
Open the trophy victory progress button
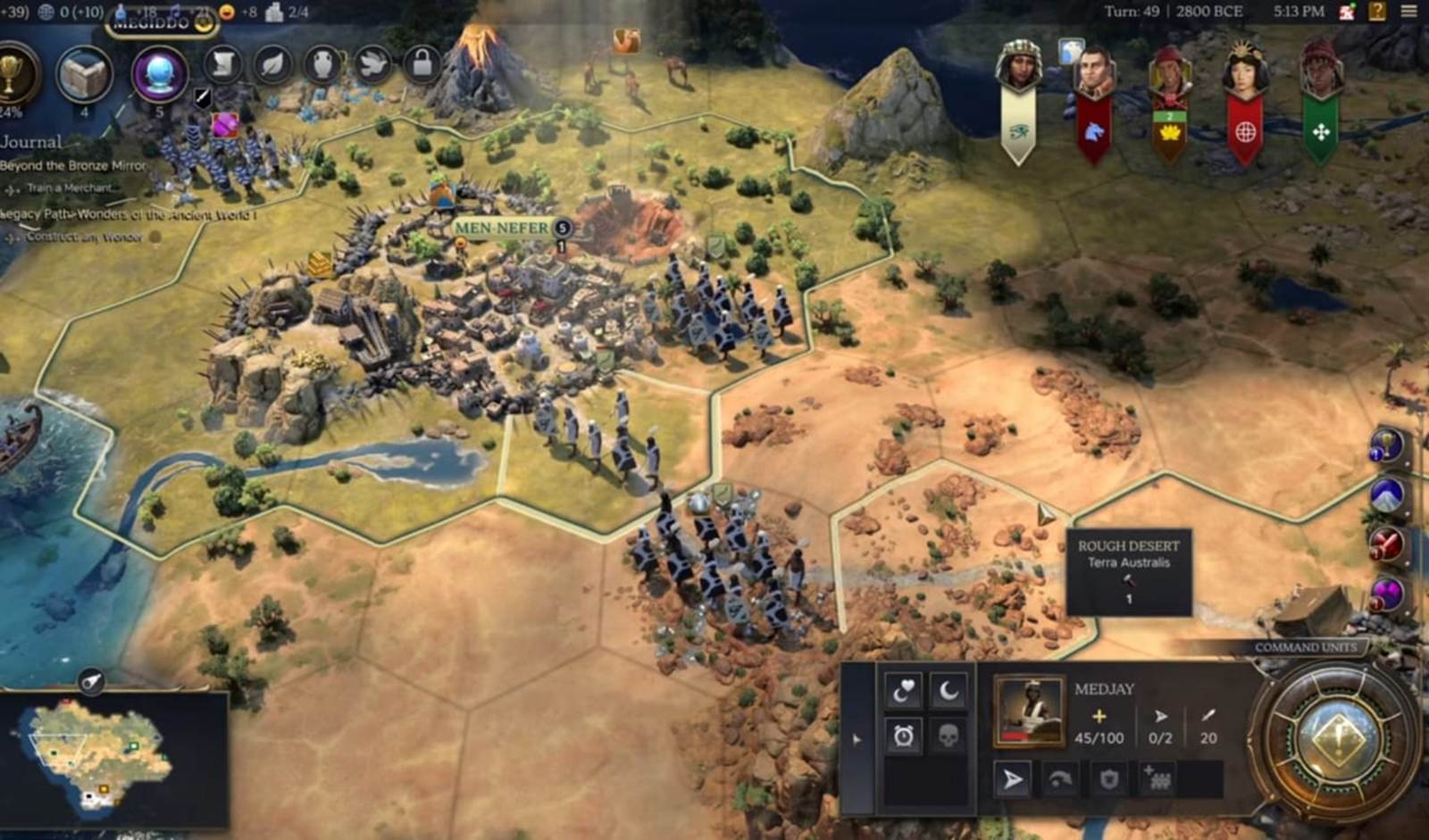(13, 75)
